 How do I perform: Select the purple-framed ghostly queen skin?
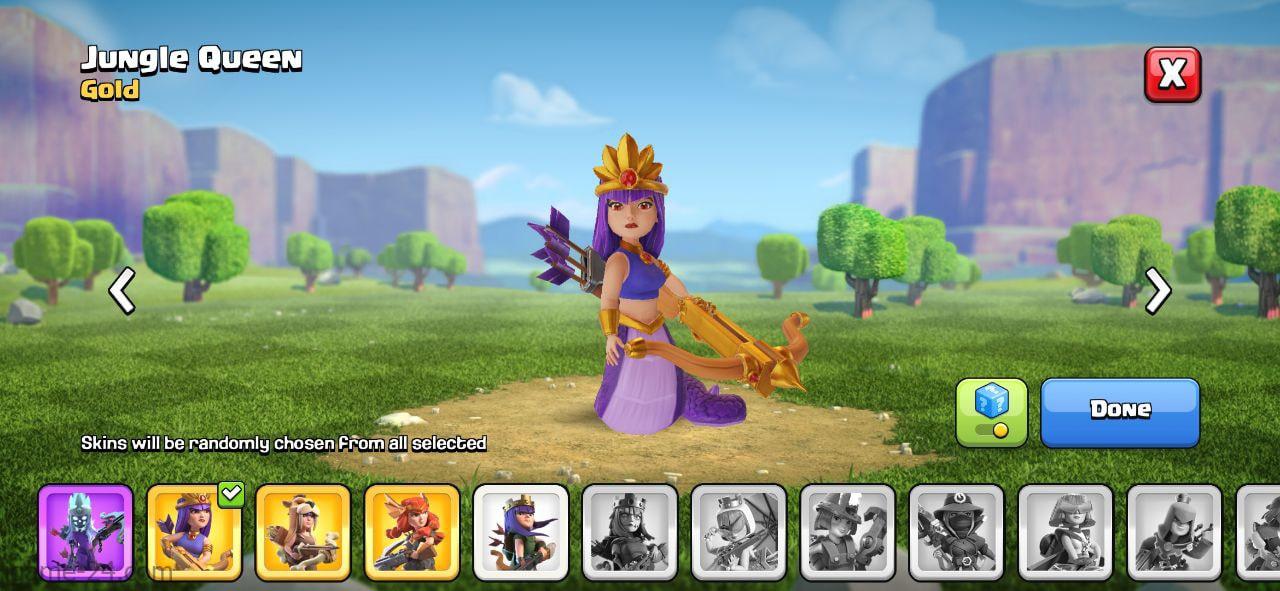[86, 532]
